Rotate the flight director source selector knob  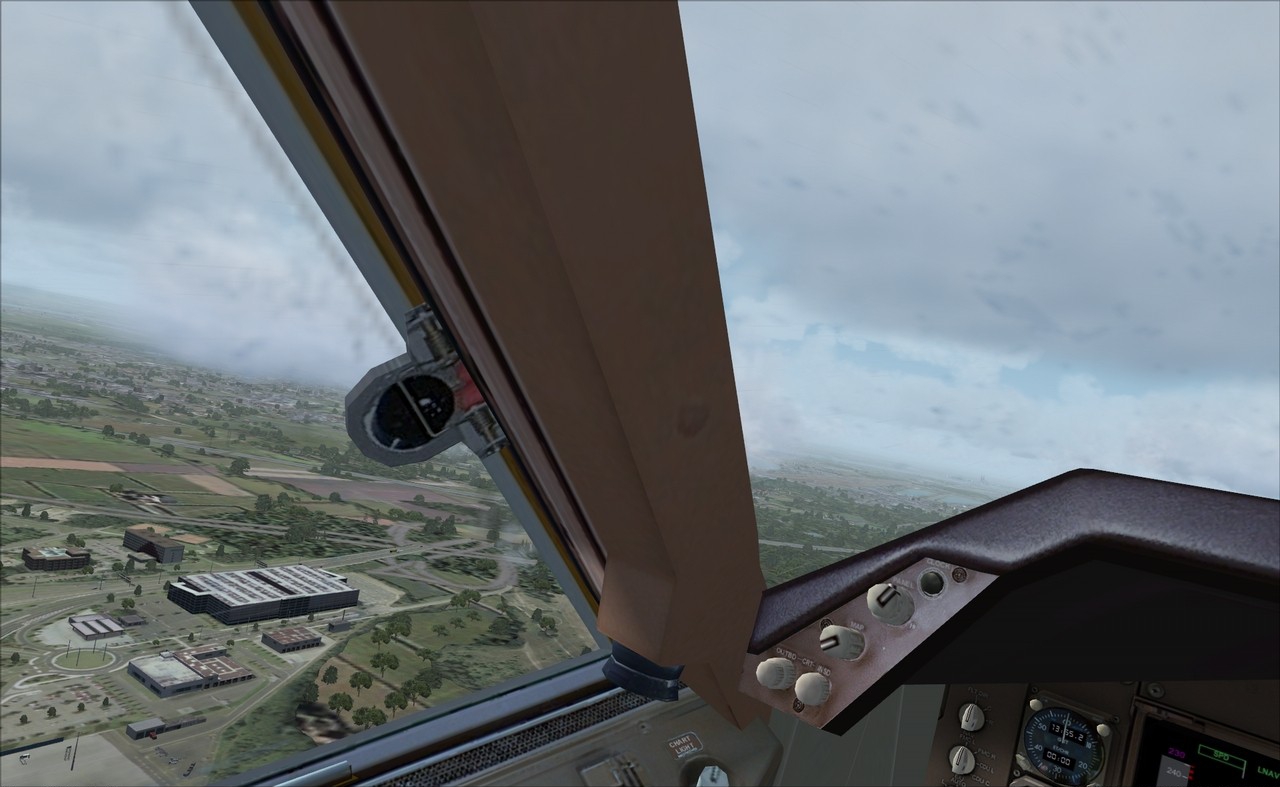970,716
